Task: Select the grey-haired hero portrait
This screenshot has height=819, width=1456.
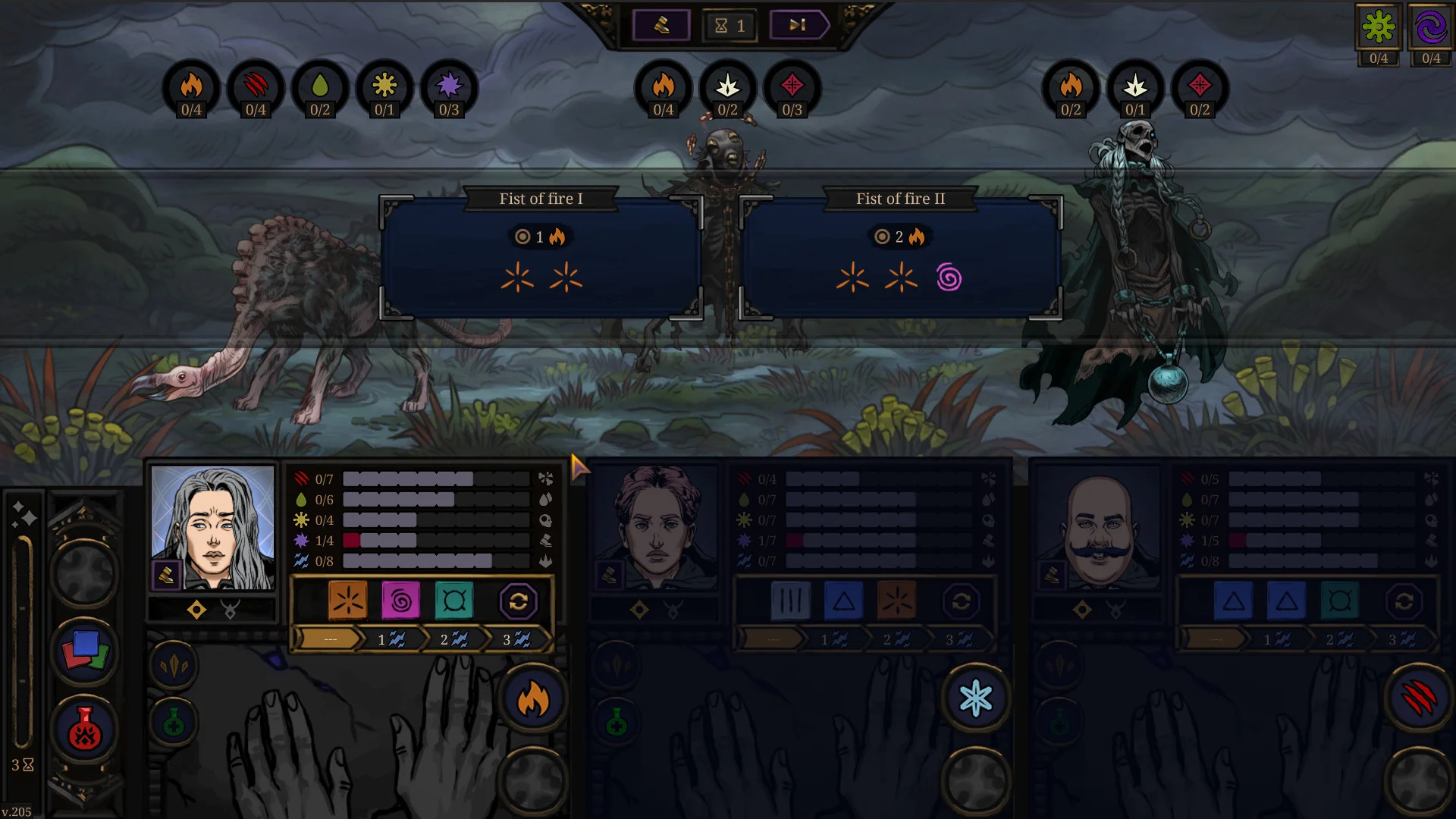Action: click(x=213, y=527)
